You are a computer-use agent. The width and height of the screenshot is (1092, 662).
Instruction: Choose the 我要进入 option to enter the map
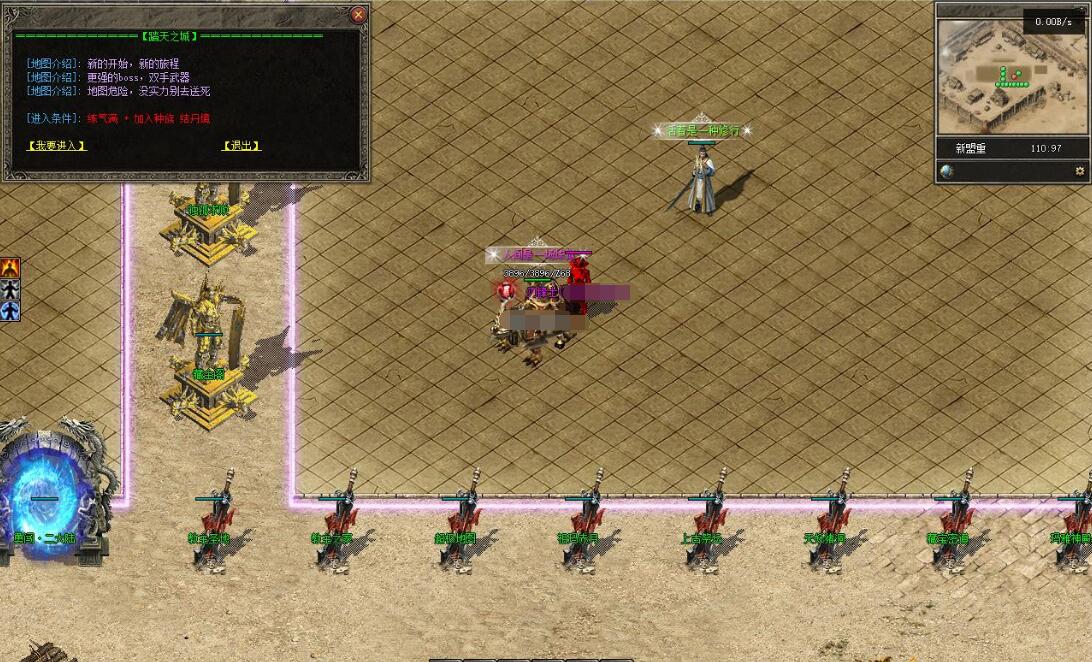point(56,146)
